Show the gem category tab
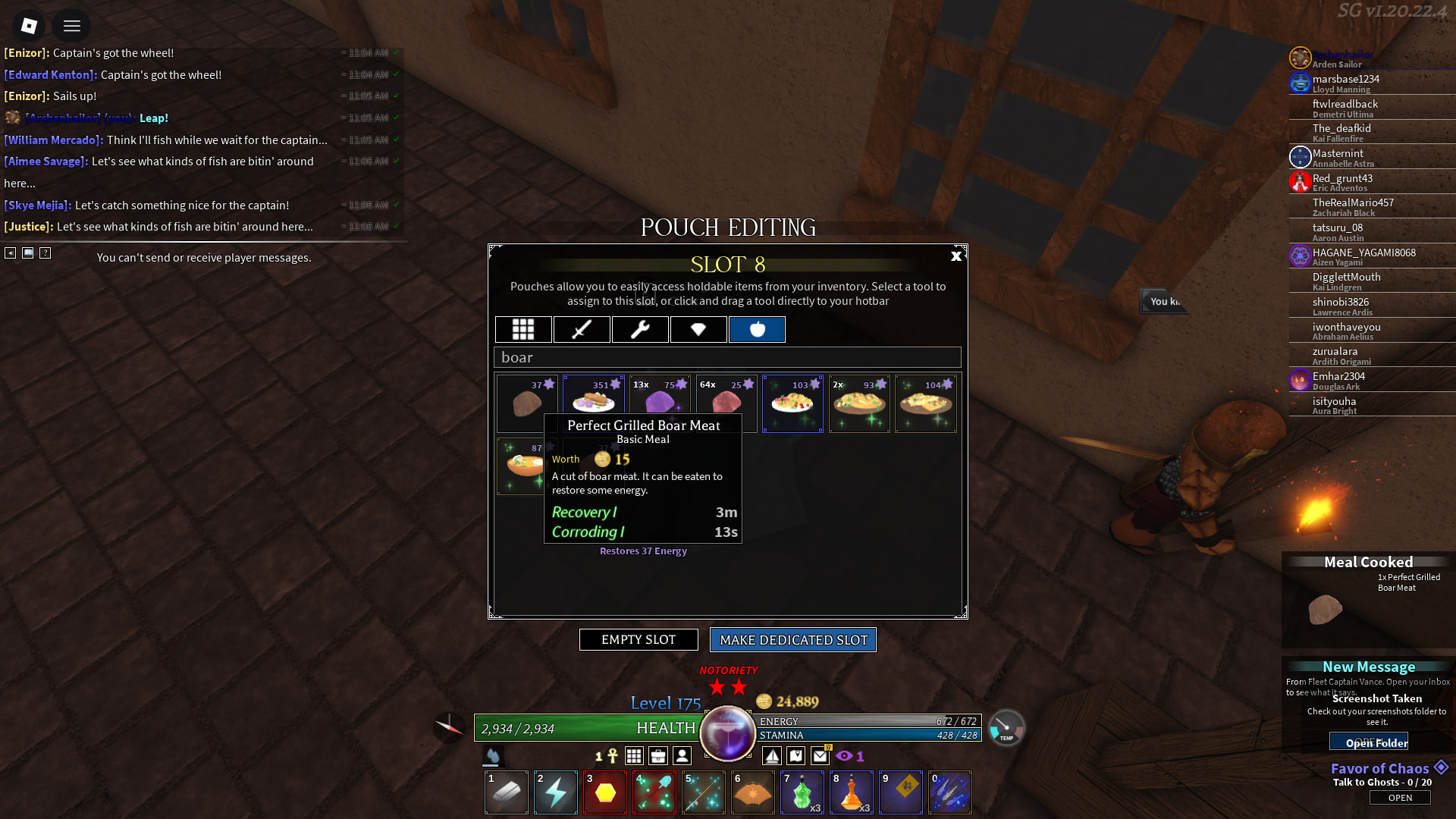 tap(698, 330)
